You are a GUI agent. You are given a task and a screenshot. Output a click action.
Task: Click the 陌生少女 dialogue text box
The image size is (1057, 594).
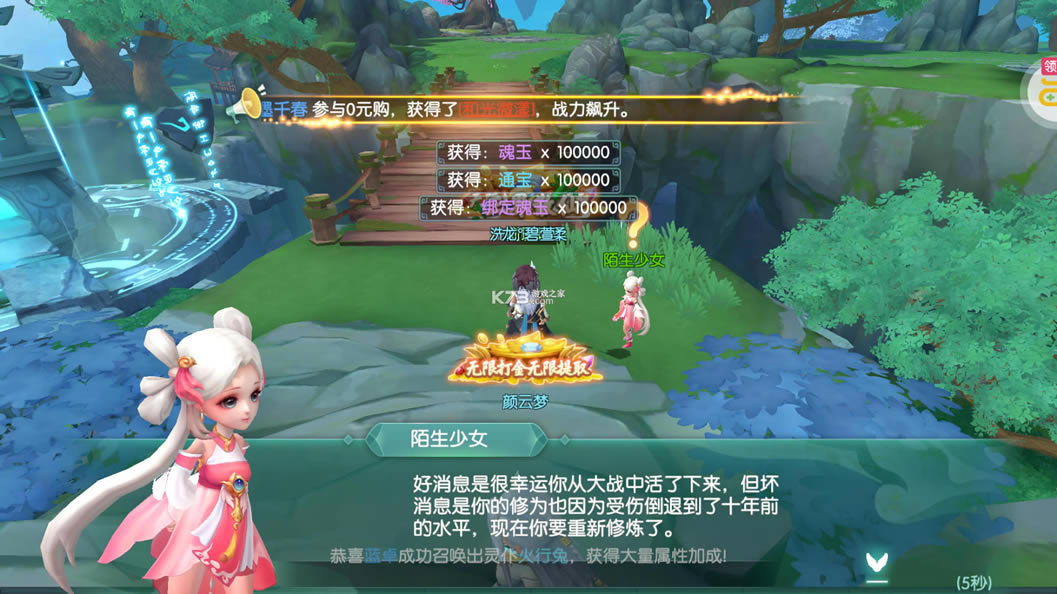pos(595,503)
